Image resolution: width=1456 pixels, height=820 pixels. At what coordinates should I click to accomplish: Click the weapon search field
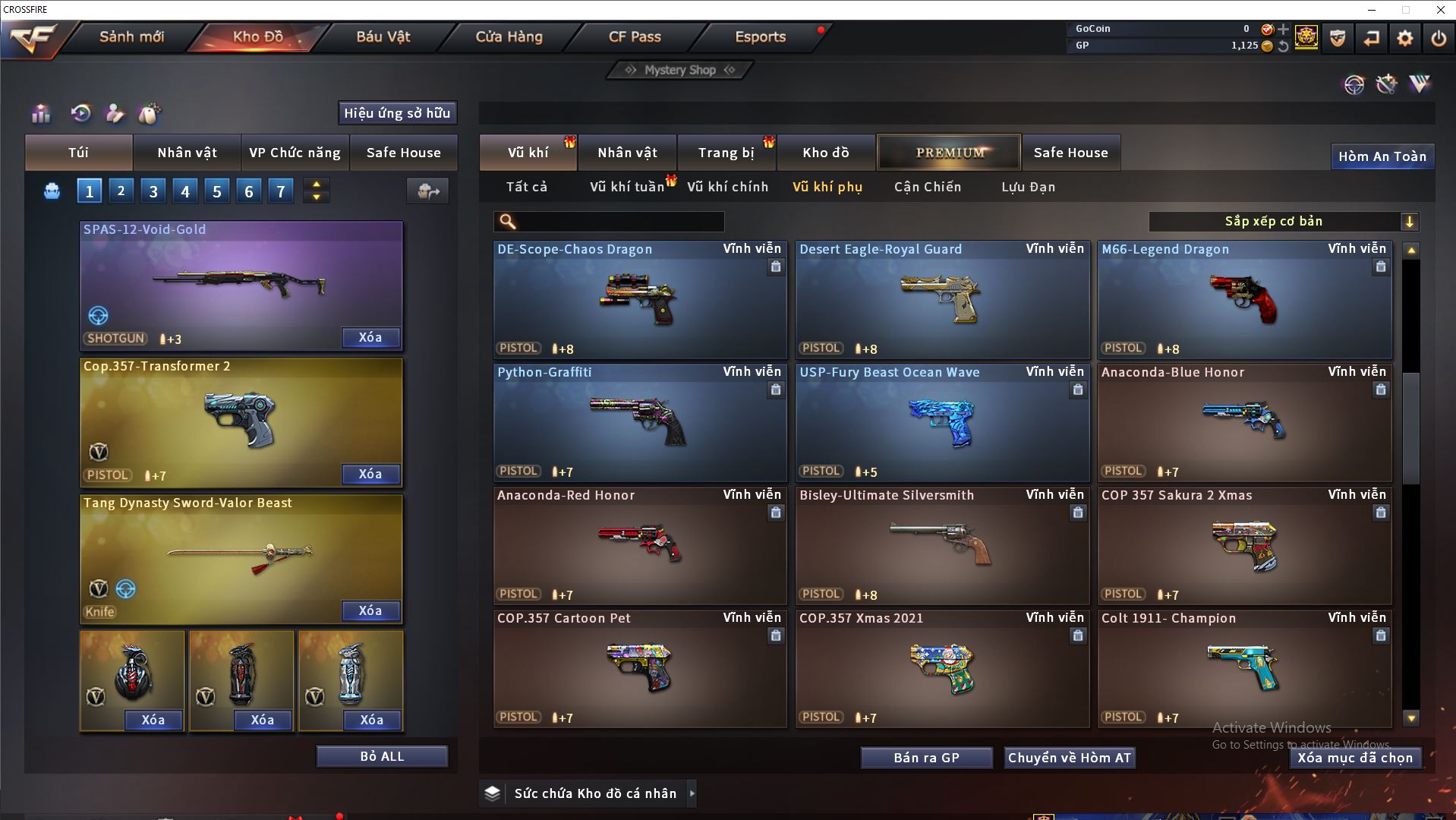point(615,222)
